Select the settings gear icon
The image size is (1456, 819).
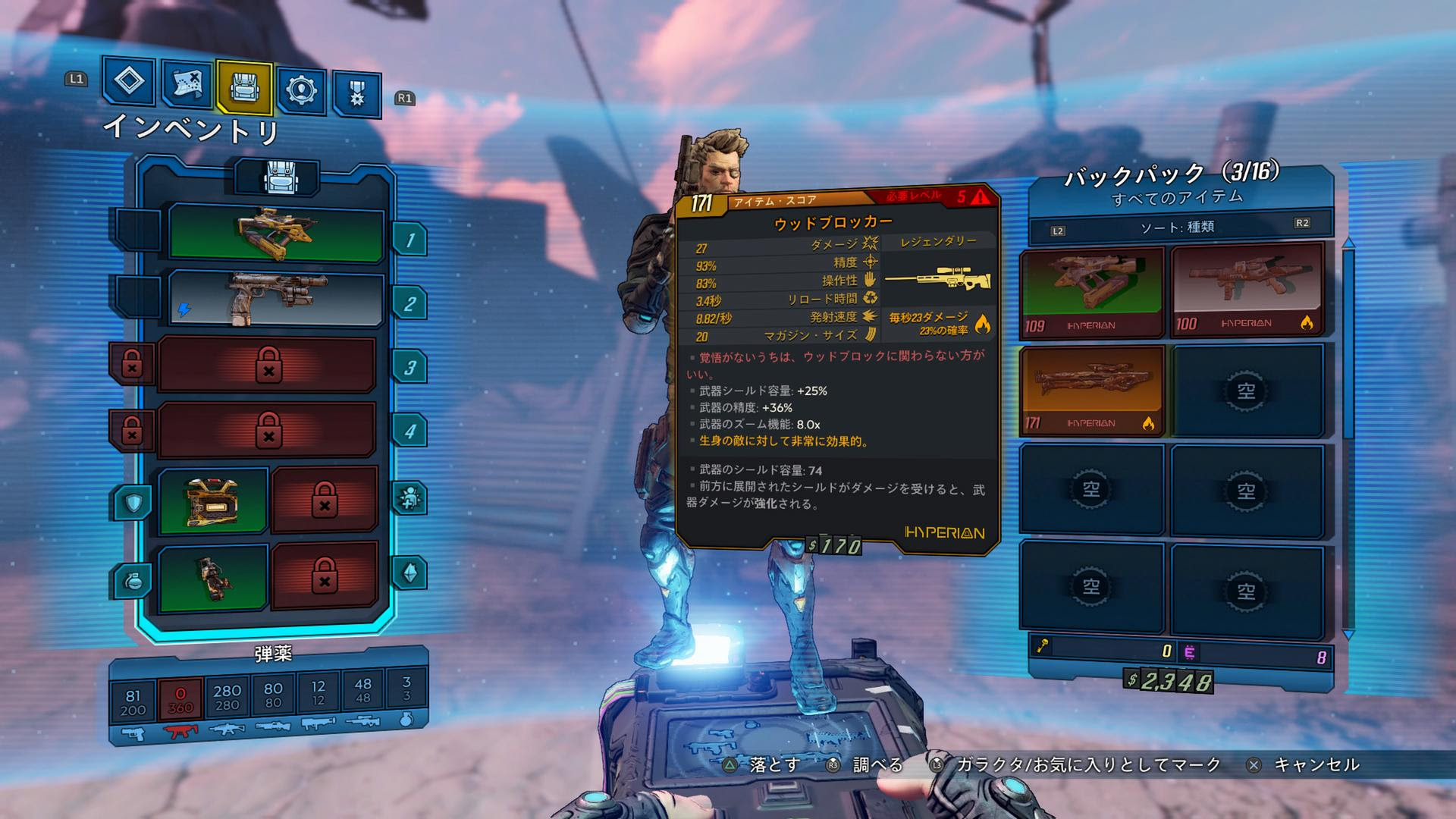click(301, 89)
